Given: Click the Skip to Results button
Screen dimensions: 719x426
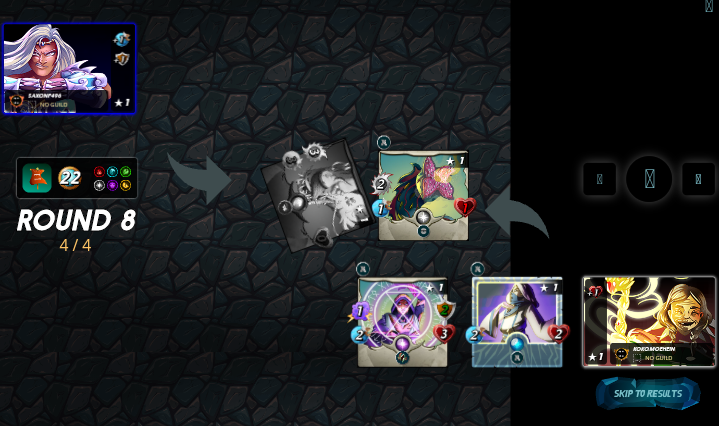Looking at the screenshot, I should tap(648, 393).
